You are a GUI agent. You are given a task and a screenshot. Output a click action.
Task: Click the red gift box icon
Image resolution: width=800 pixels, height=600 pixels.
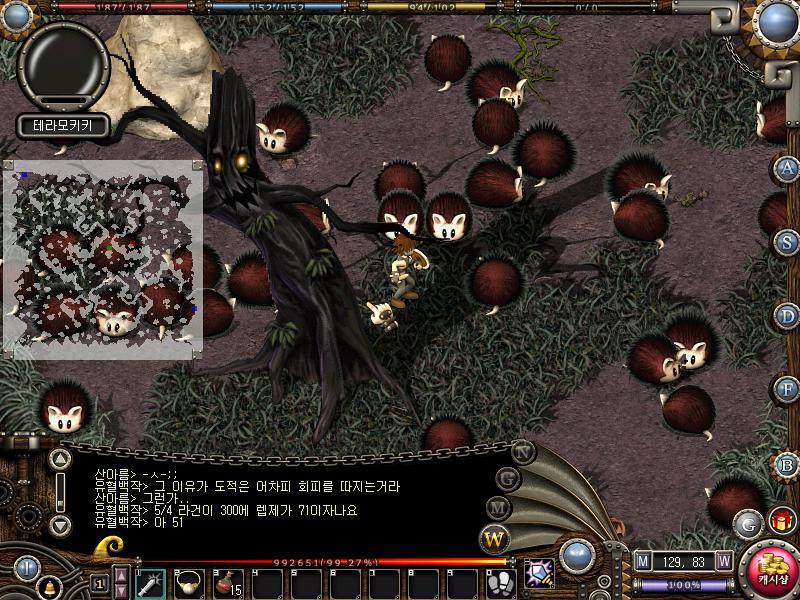[x=780, y=521]
